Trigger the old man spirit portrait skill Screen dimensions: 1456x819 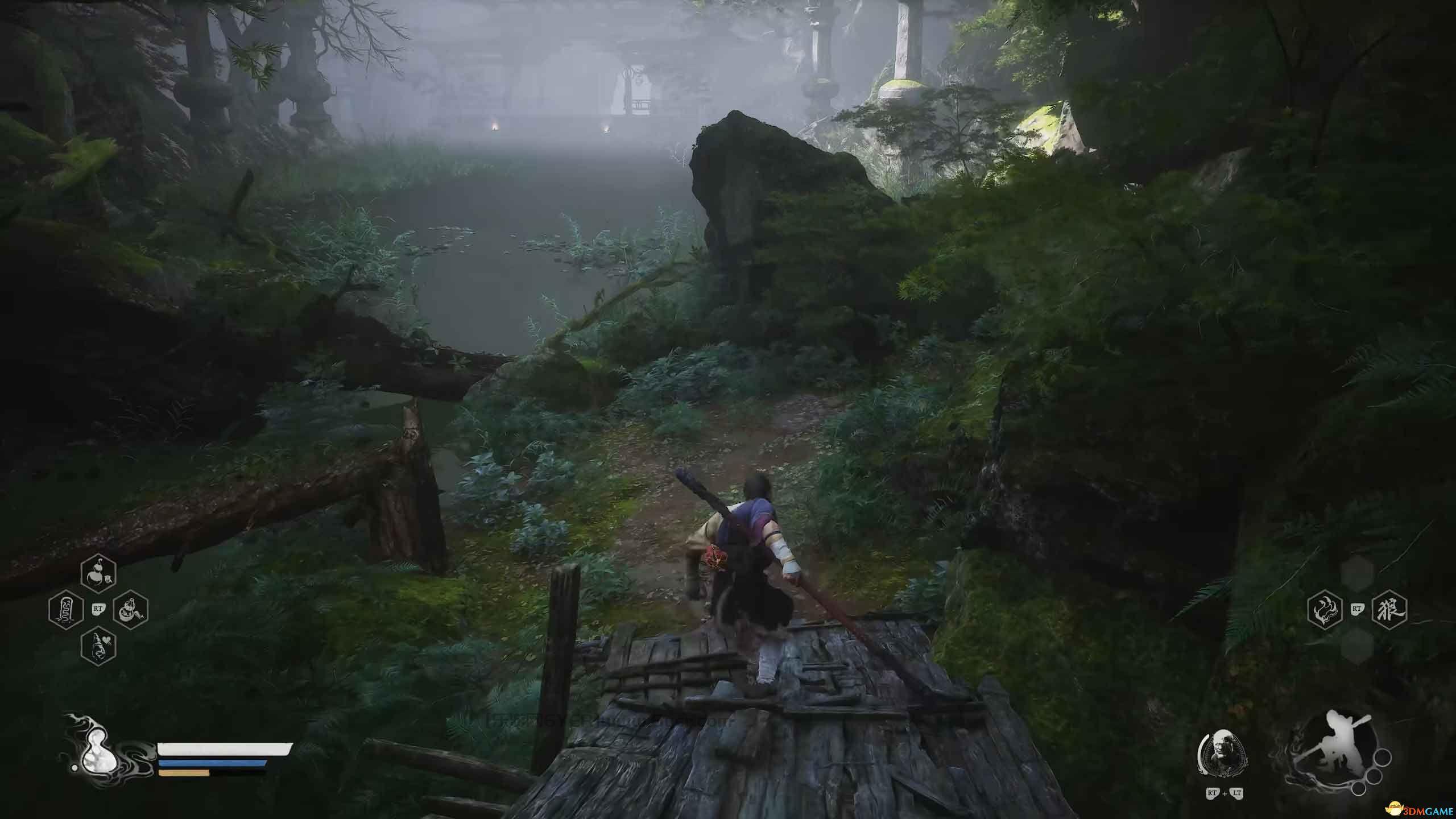coord(1222,753)
